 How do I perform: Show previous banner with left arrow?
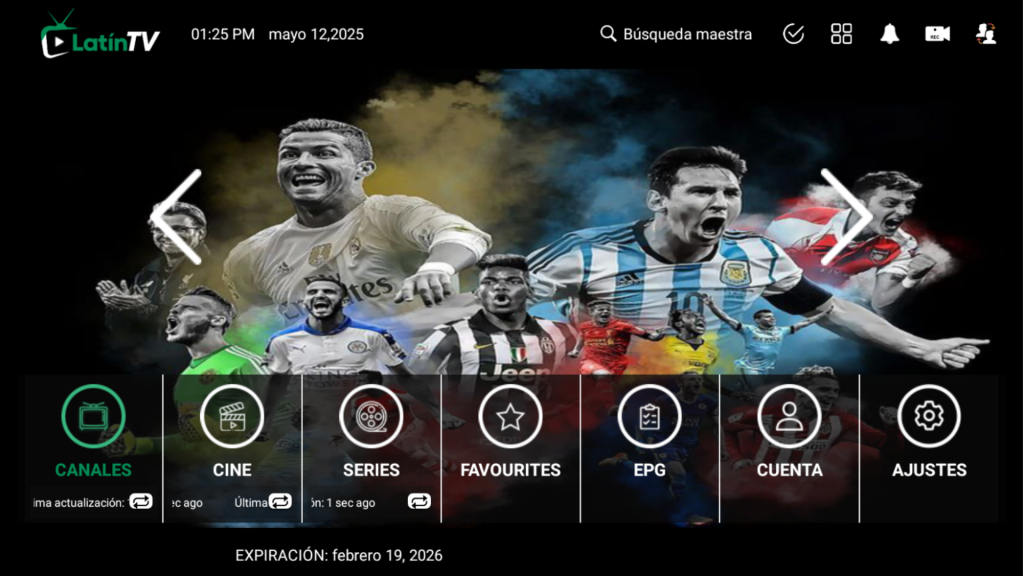pyautogui.click(x=178, y=217)
